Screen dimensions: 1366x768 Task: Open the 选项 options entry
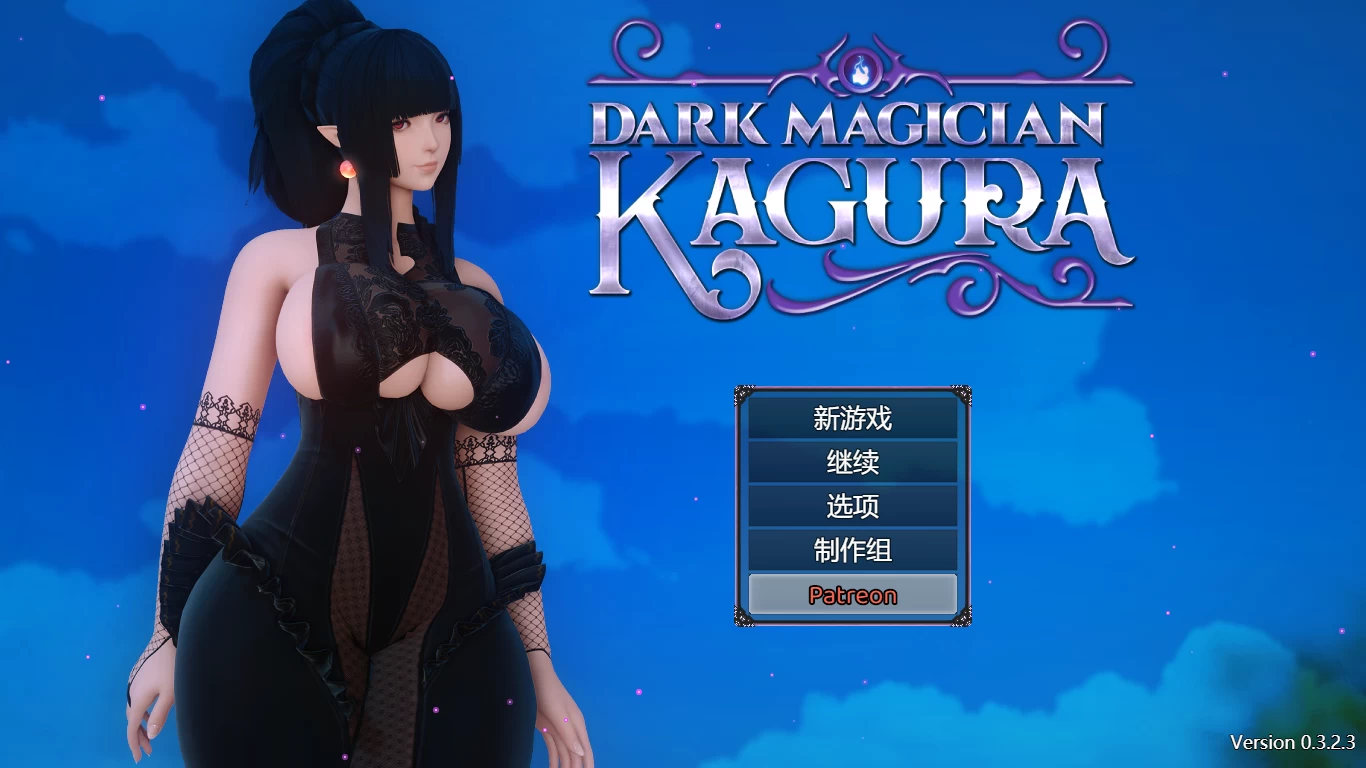(850, 507)
